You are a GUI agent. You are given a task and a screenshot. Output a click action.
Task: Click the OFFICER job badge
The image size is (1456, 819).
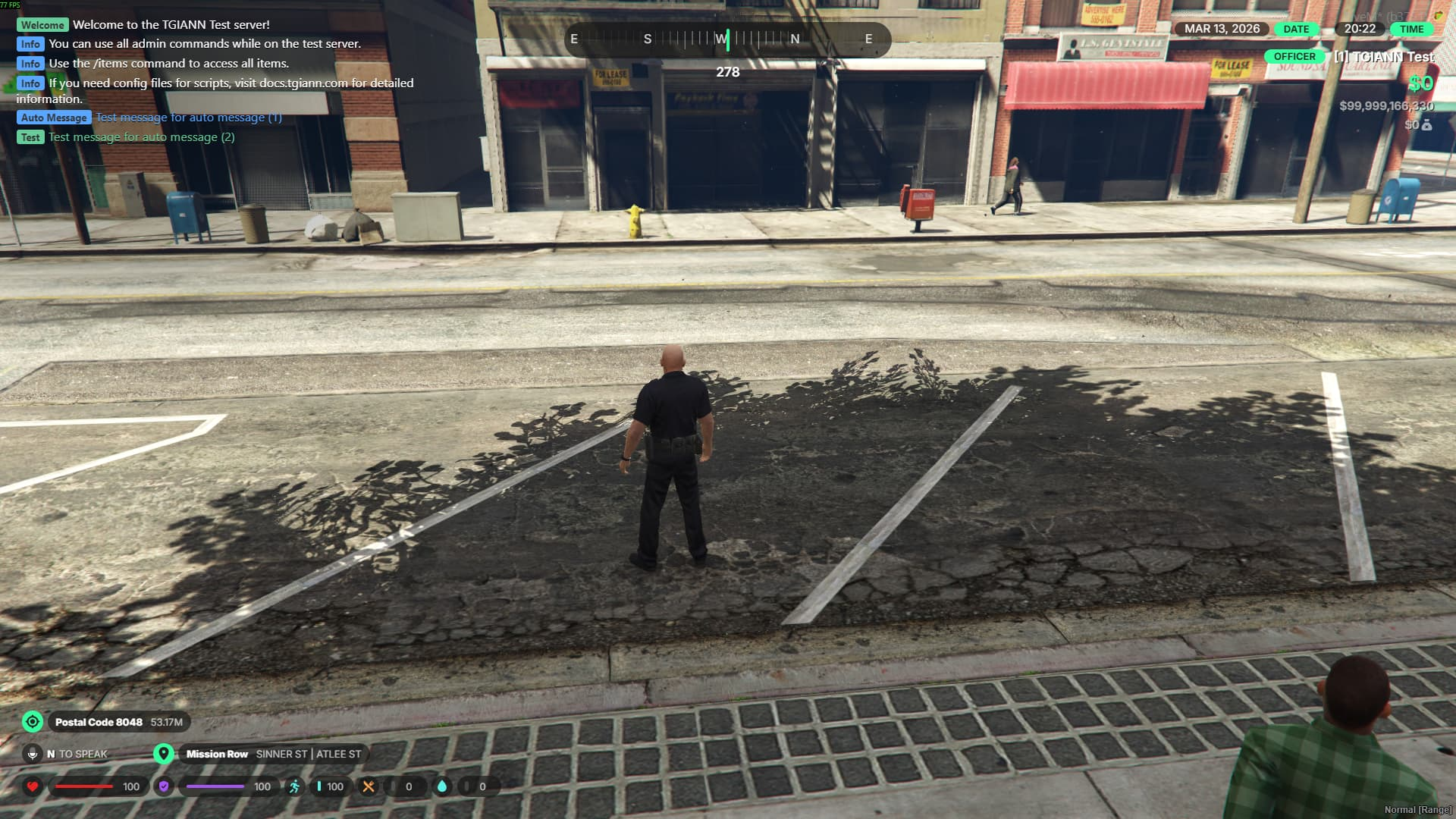pos(1294,57)
